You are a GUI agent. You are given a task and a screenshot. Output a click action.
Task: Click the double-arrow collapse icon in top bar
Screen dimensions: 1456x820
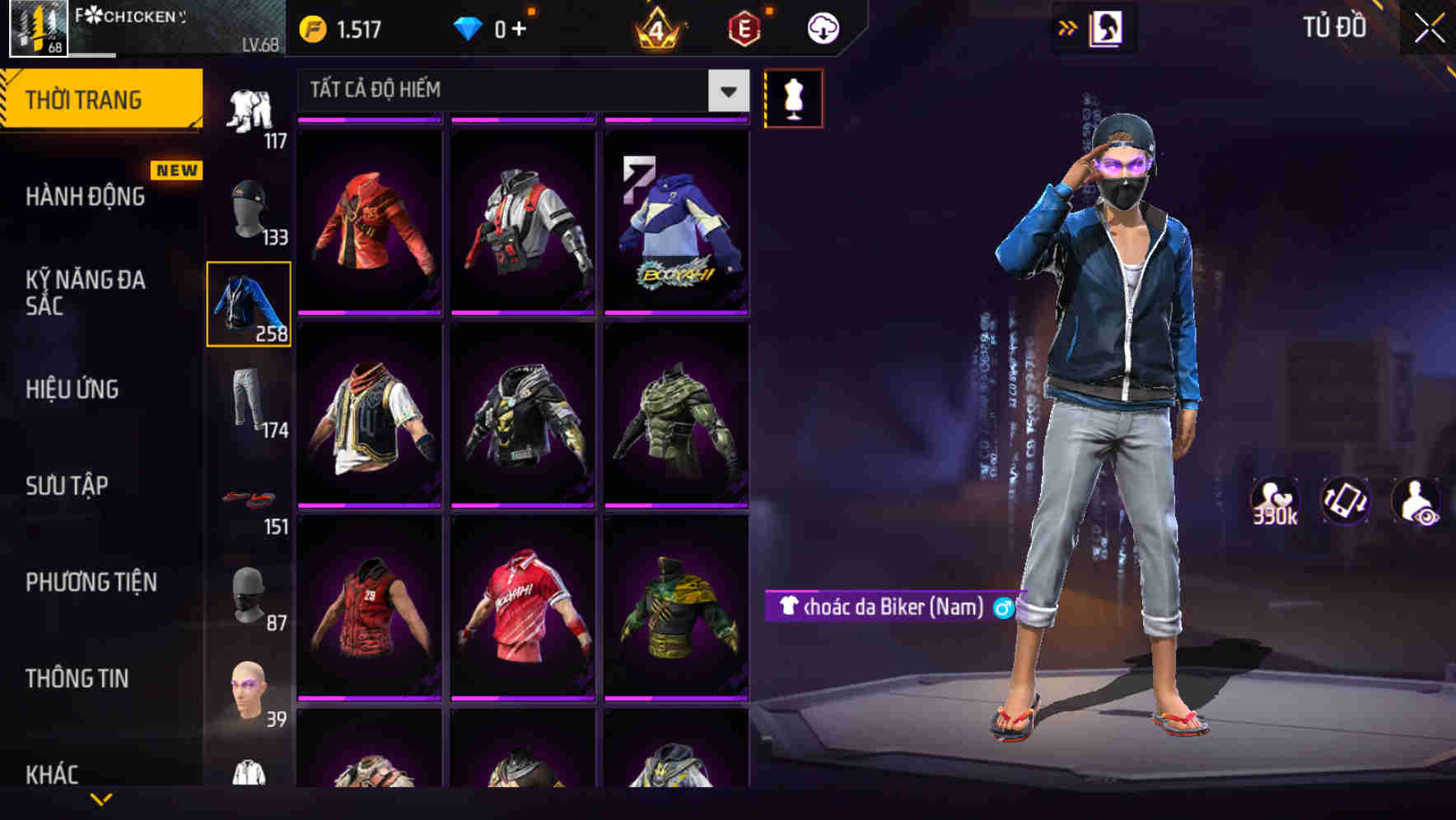pos(1068,27)
